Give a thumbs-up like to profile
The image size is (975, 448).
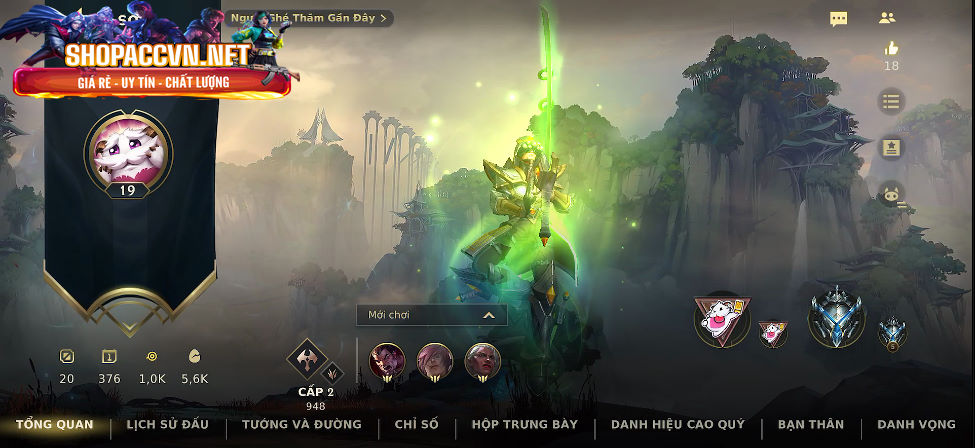tap(891, 49)
